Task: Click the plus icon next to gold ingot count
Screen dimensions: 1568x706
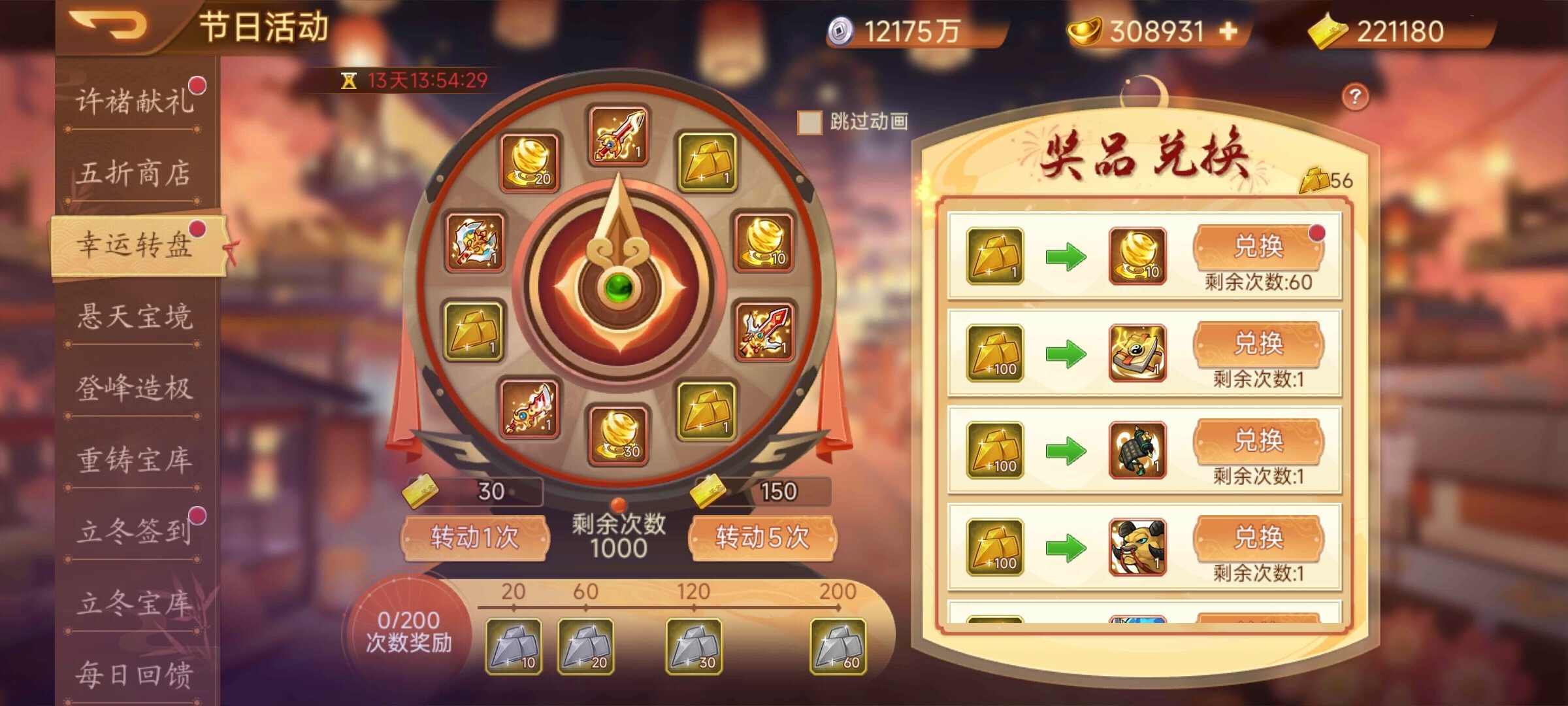Action: (1227, 31)
